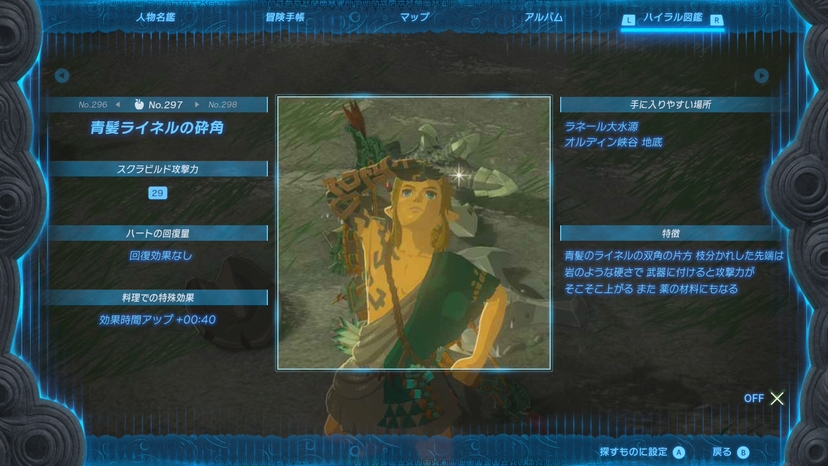Toggle the OFF sensor target indicator
The image size is (828, 466).
tap(765, 398)
